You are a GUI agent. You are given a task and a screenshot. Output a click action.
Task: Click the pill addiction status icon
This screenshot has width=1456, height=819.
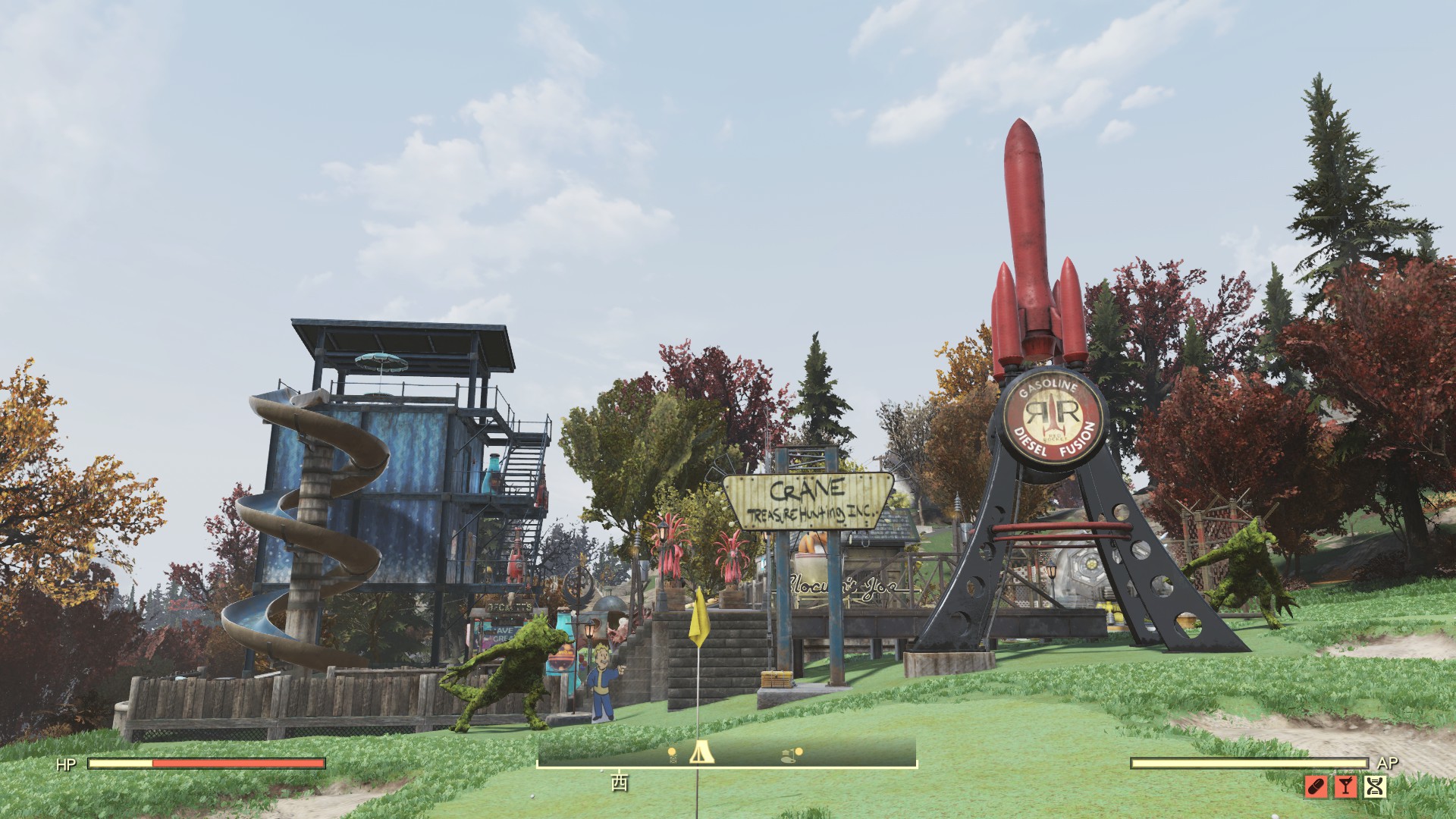[x=1316, y=787]
